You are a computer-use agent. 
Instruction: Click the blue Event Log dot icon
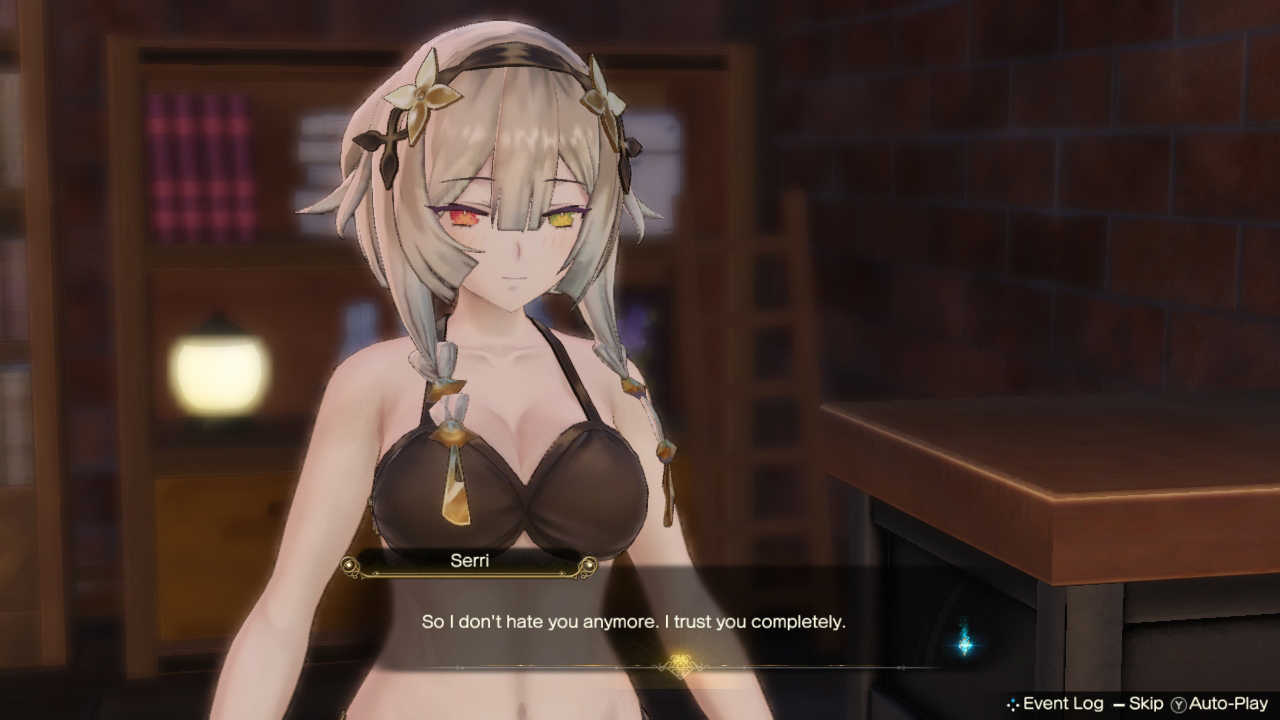pyautogui.click(x=1014, y=703)
